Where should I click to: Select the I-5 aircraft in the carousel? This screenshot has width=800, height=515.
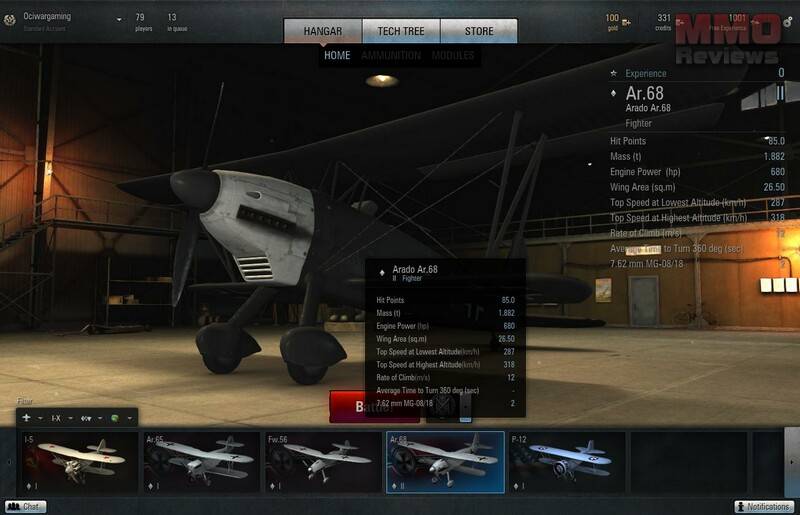tap(79, 461)
